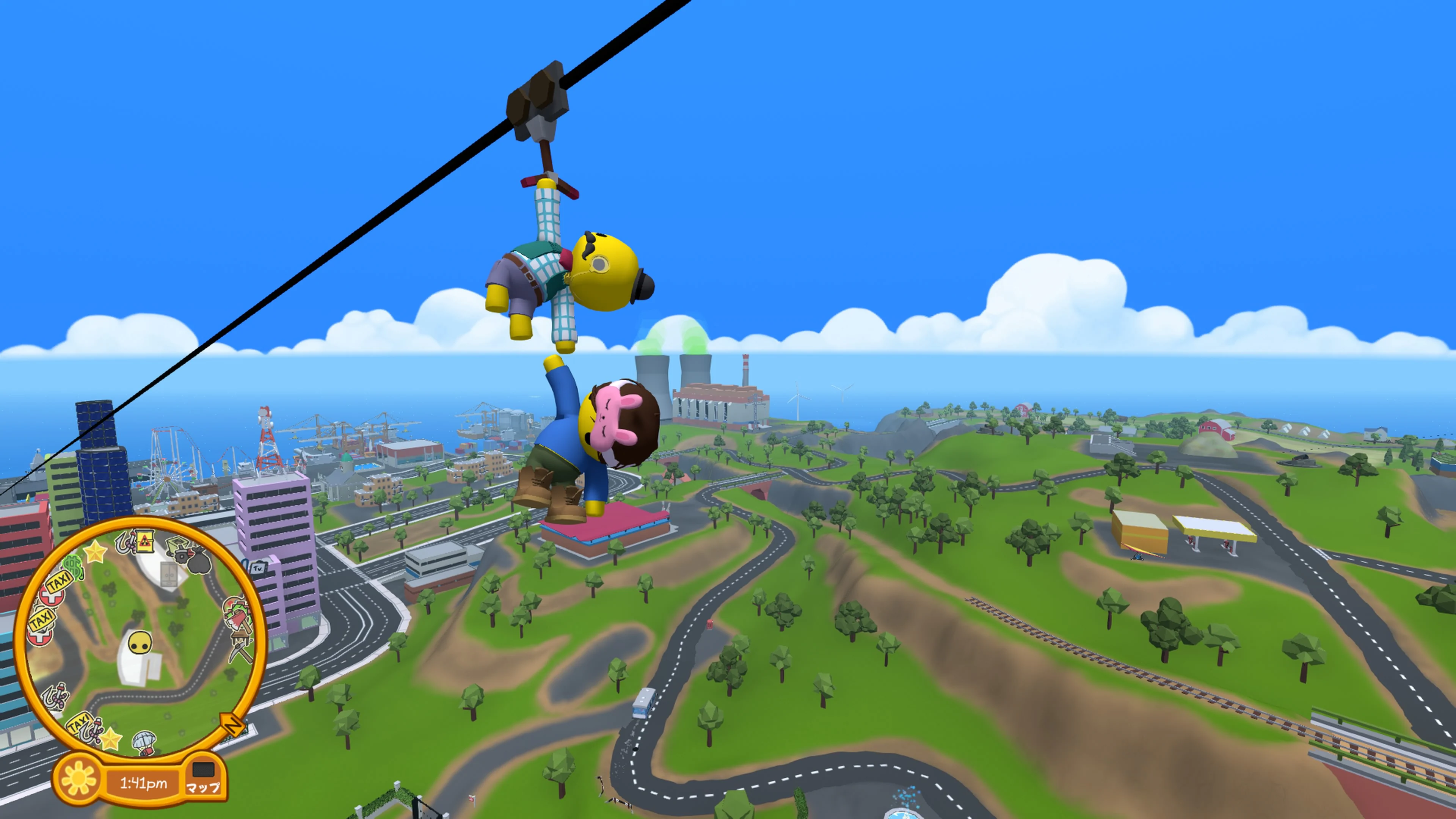
Task: Click the green dollar sign job marker
Action: (x=72, y=567)
